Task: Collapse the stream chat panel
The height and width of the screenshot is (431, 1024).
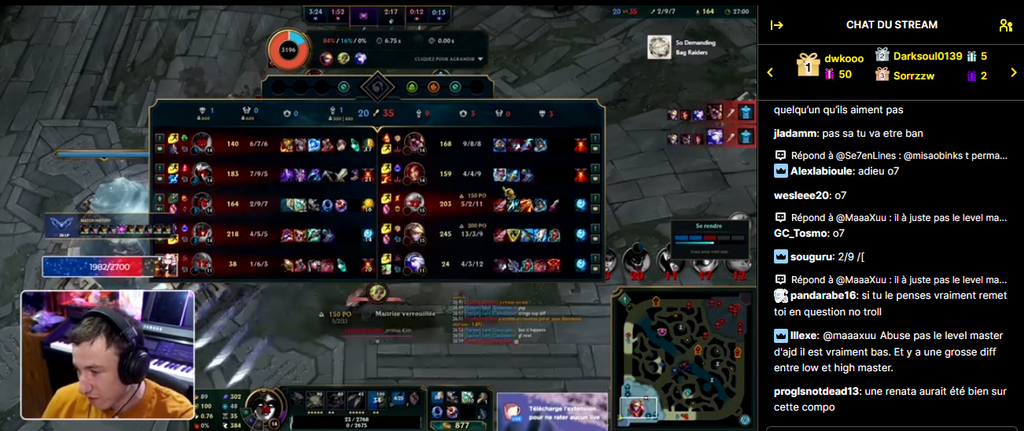Action: click(x=776, y=25)
